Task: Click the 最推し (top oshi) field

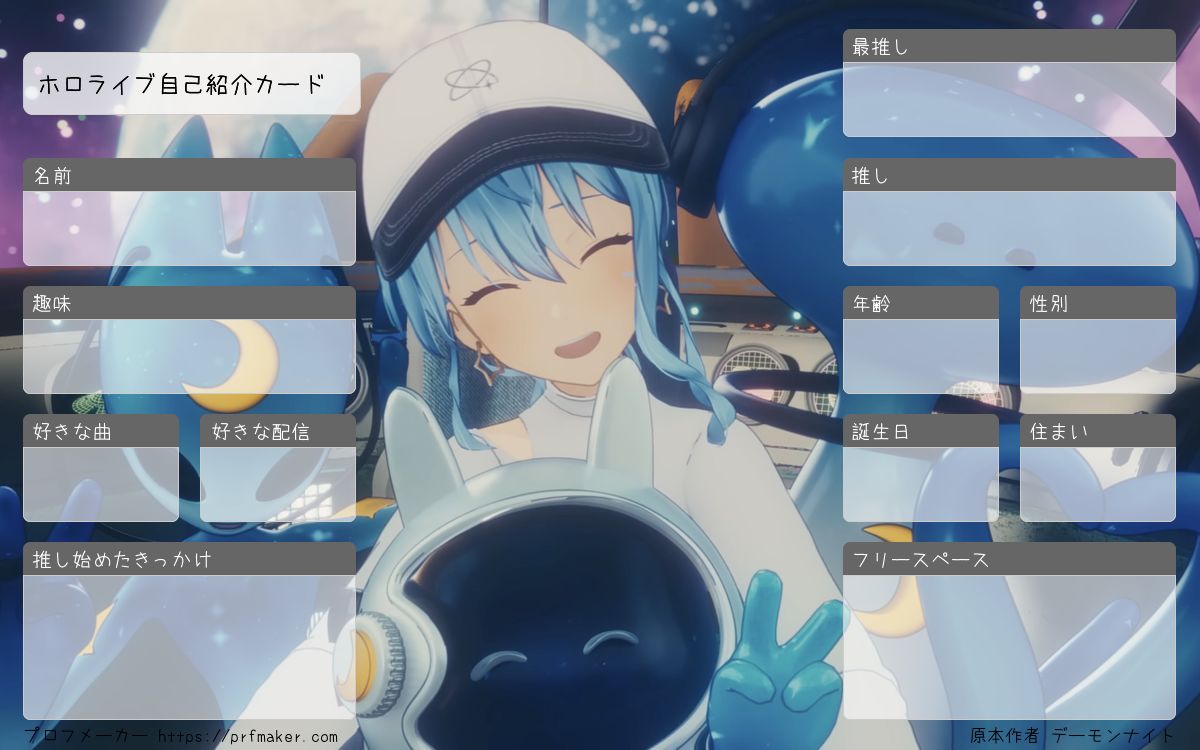Action: (1009, 99)
